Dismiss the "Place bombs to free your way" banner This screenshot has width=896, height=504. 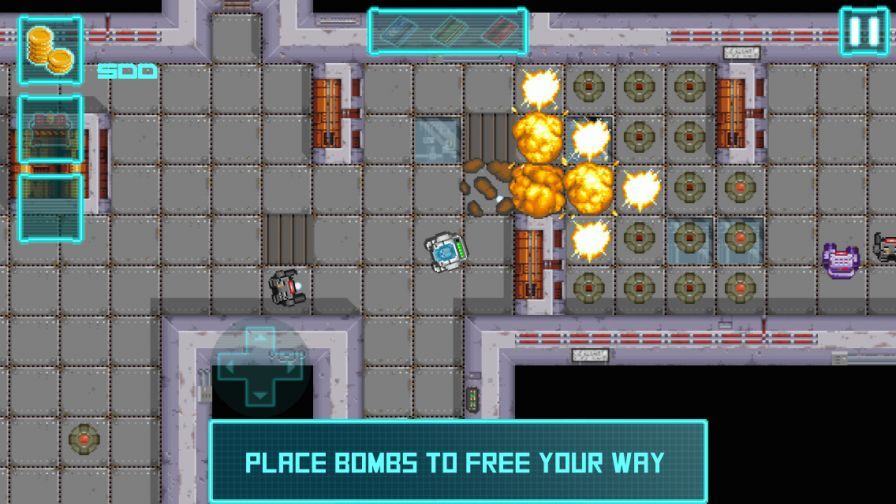pyautogui.click(x=457, y=461)
